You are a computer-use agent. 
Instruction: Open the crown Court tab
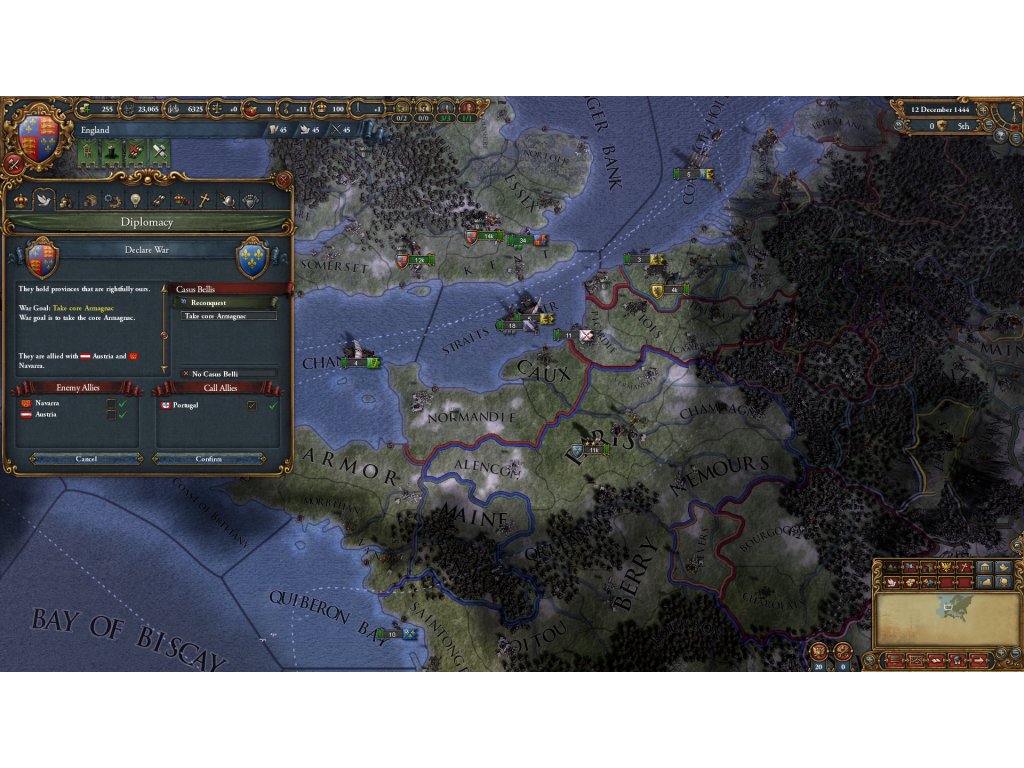[x=20, y=200]
